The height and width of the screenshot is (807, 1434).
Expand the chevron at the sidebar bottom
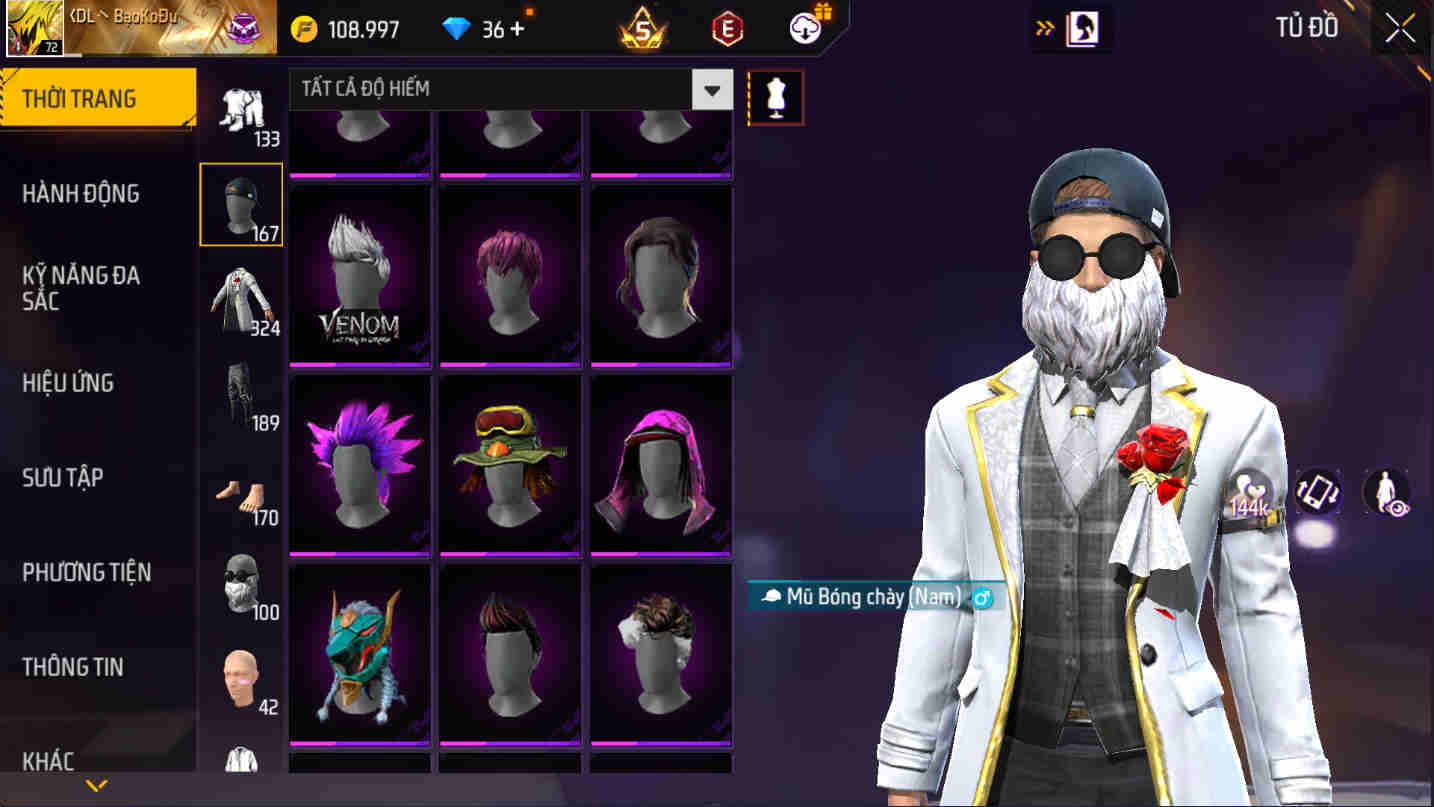tap(95, 784)
